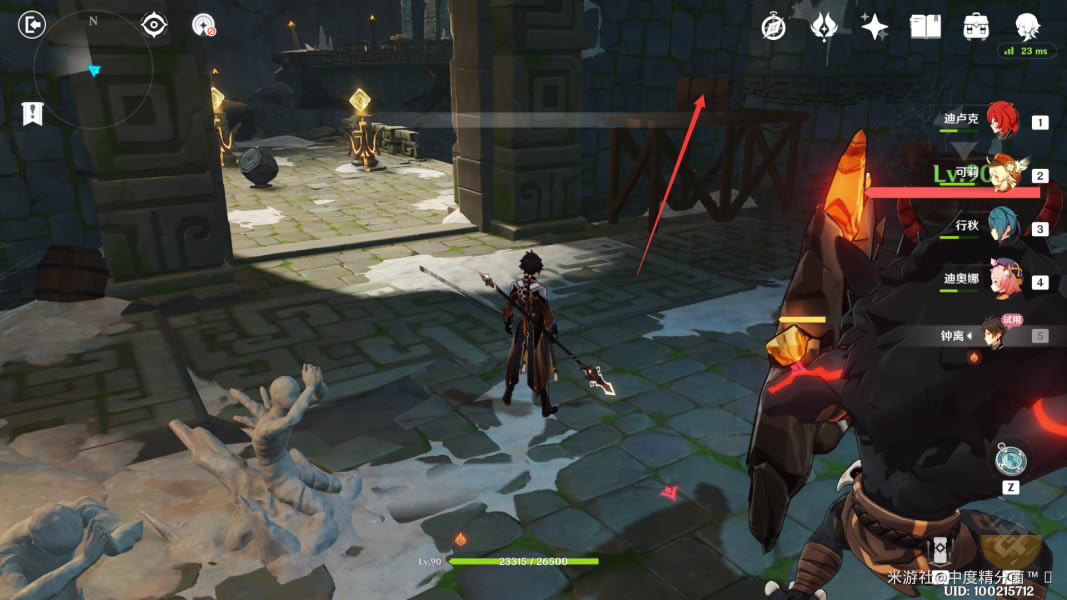1067x600 pixels.
Task: Activate the stone pillar elemental skill icon
Action: [940, 552]
